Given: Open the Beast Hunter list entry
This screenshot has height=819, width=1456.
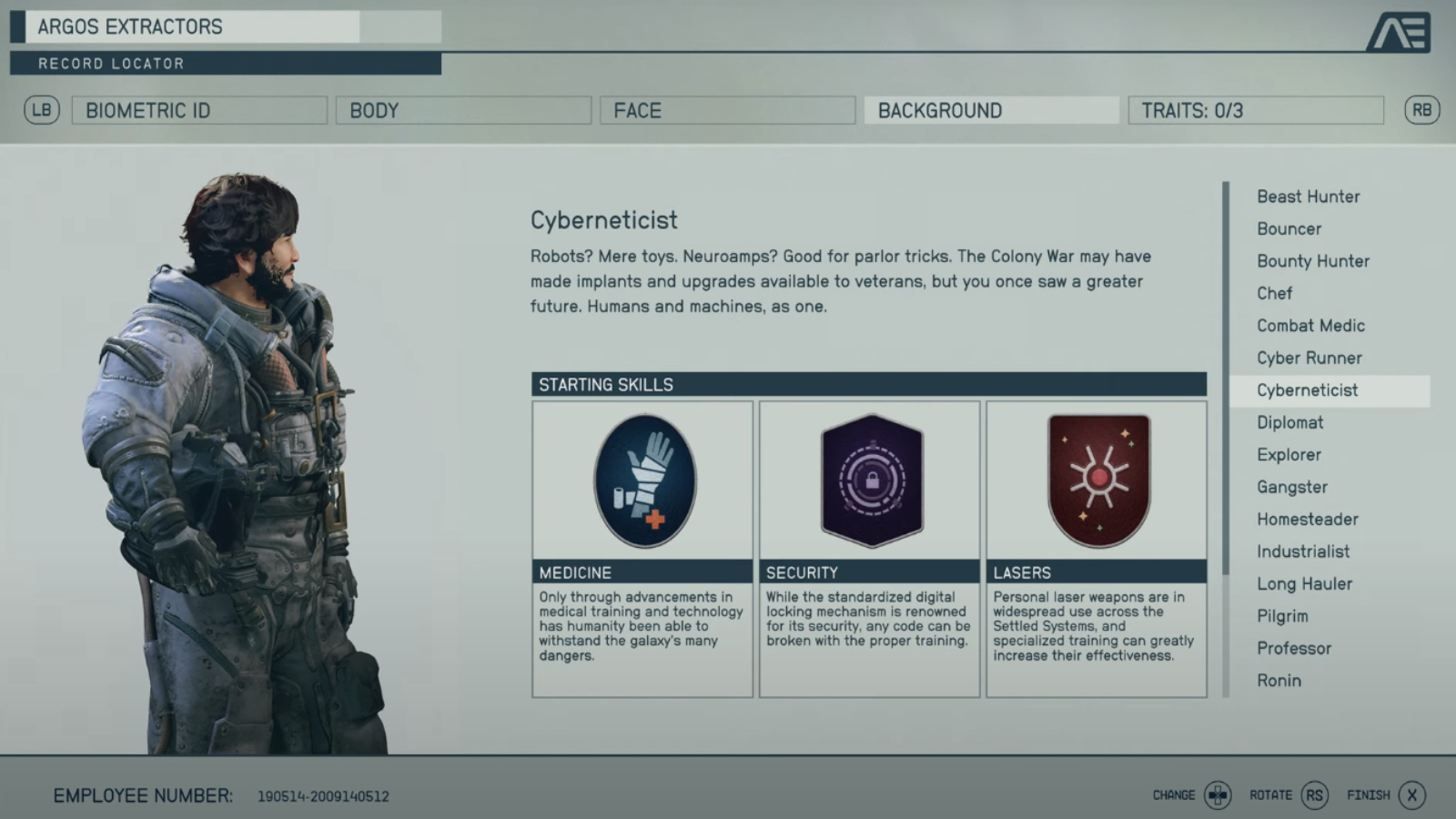Looking at the screenshot, I should [1307, 197].
